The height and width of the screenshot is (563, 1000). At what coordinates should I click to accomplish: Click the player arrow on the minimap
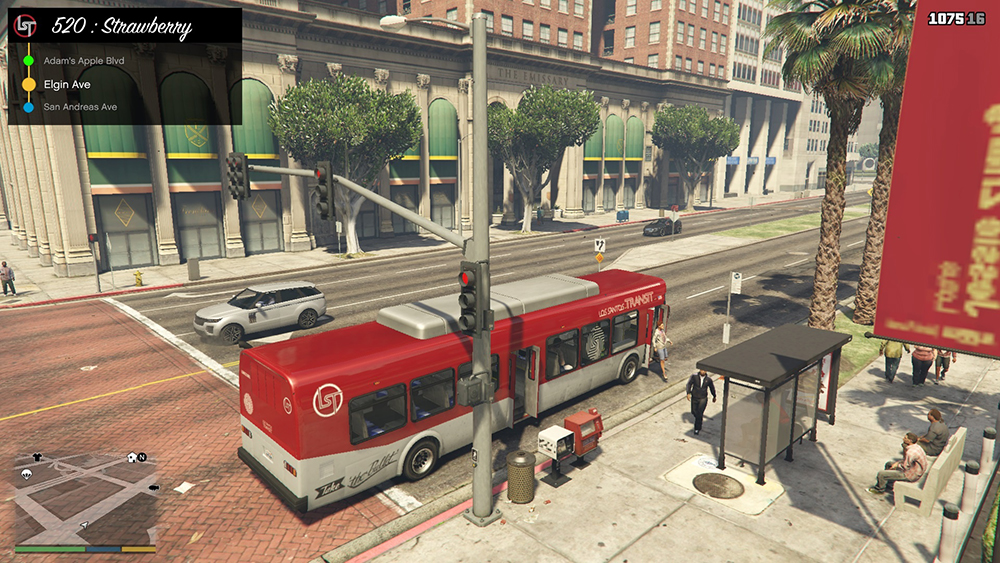coord(84,523)
